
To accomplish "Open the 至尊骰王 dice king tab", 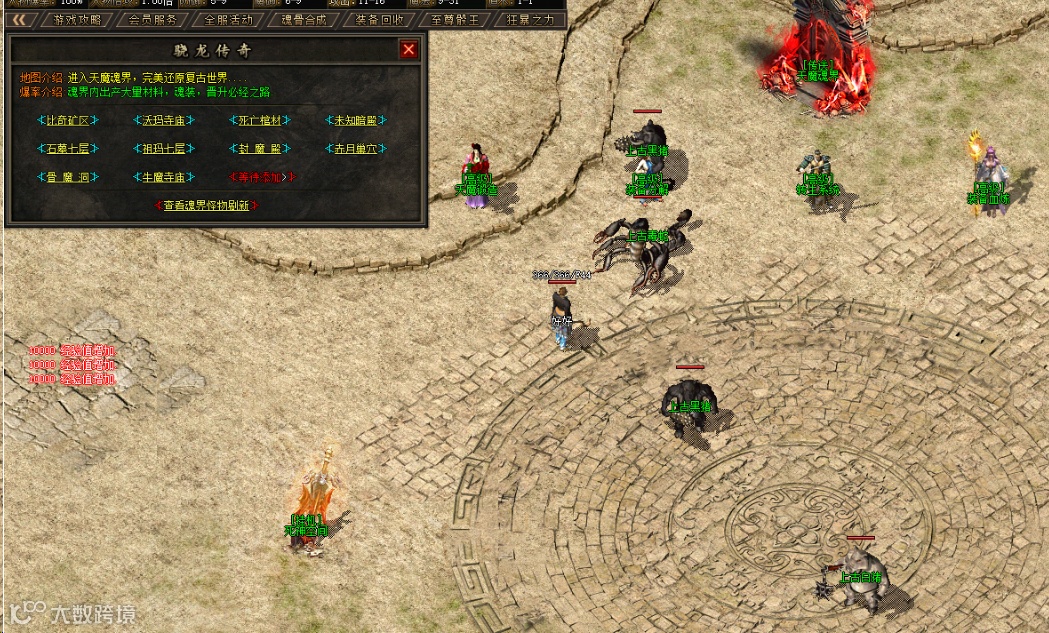I will click(455, 19).
